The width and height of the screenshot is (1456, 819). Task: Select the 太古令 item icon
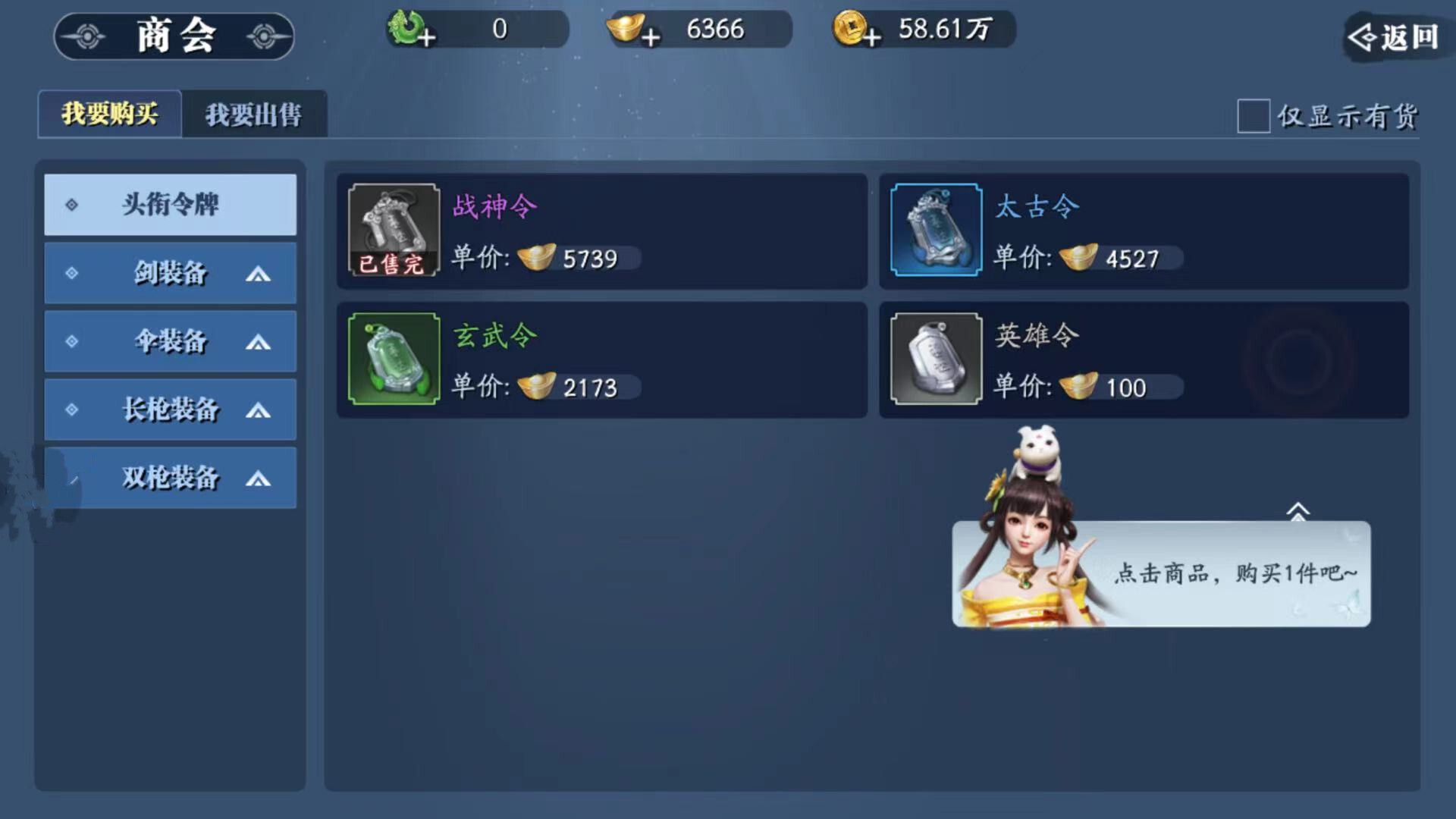935,230
